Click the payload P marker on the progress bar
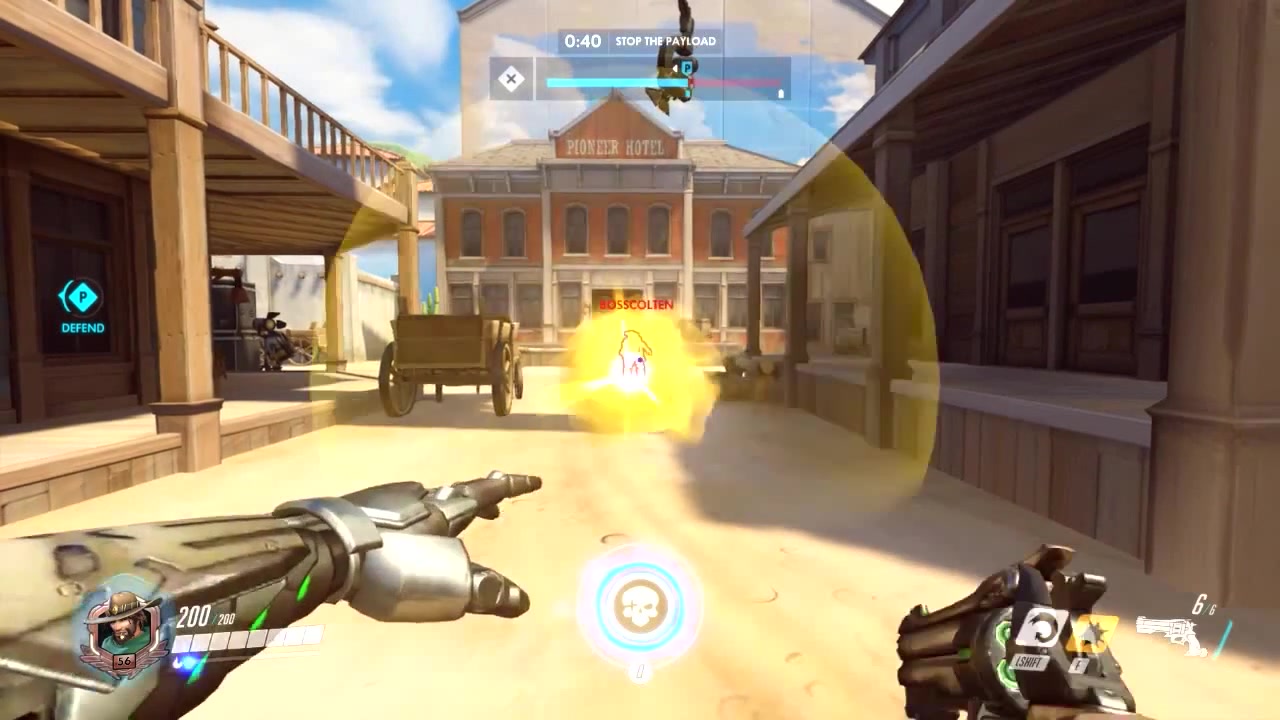The image size is (1280, 720). click(x=686, y=66)
